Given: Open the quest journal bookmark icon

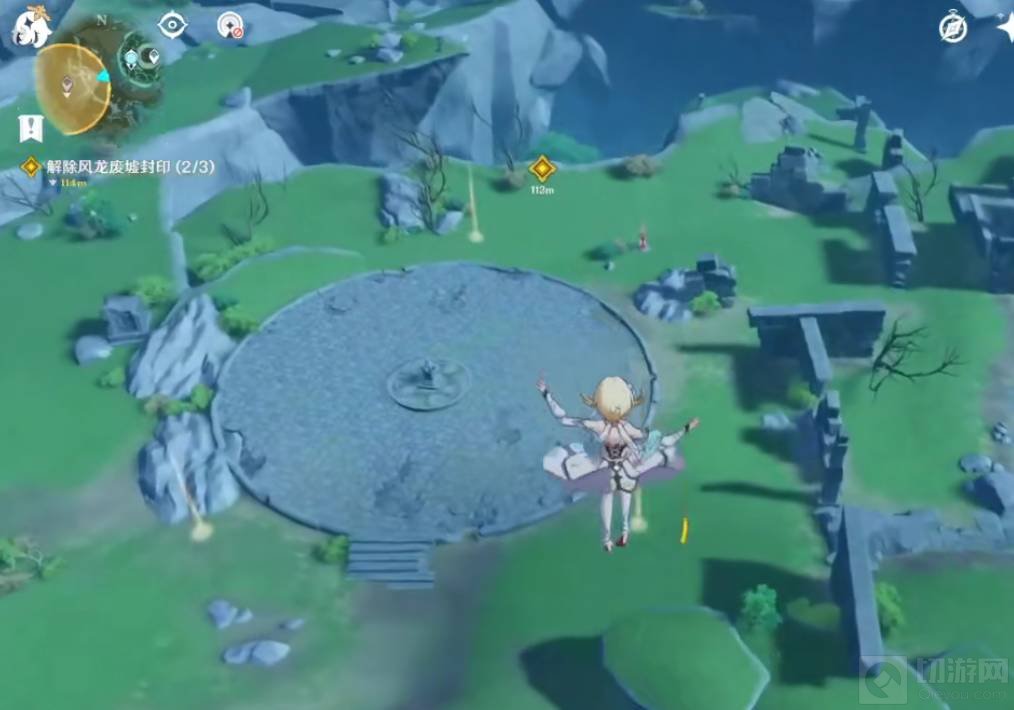Looking at the screenshot, I should (29, 127).
